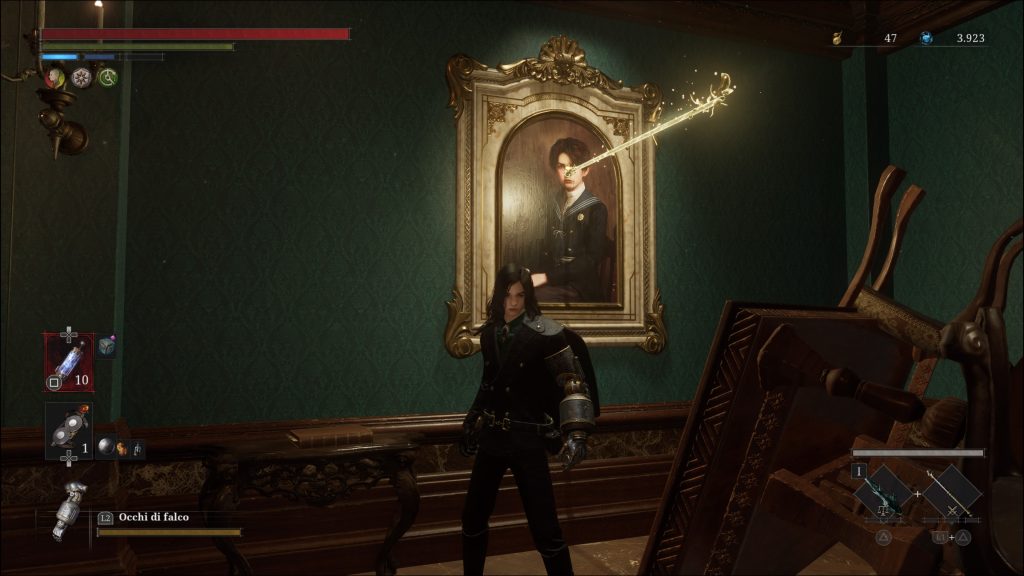
Task: Click the green circular status buff icon
Action: 108,77
